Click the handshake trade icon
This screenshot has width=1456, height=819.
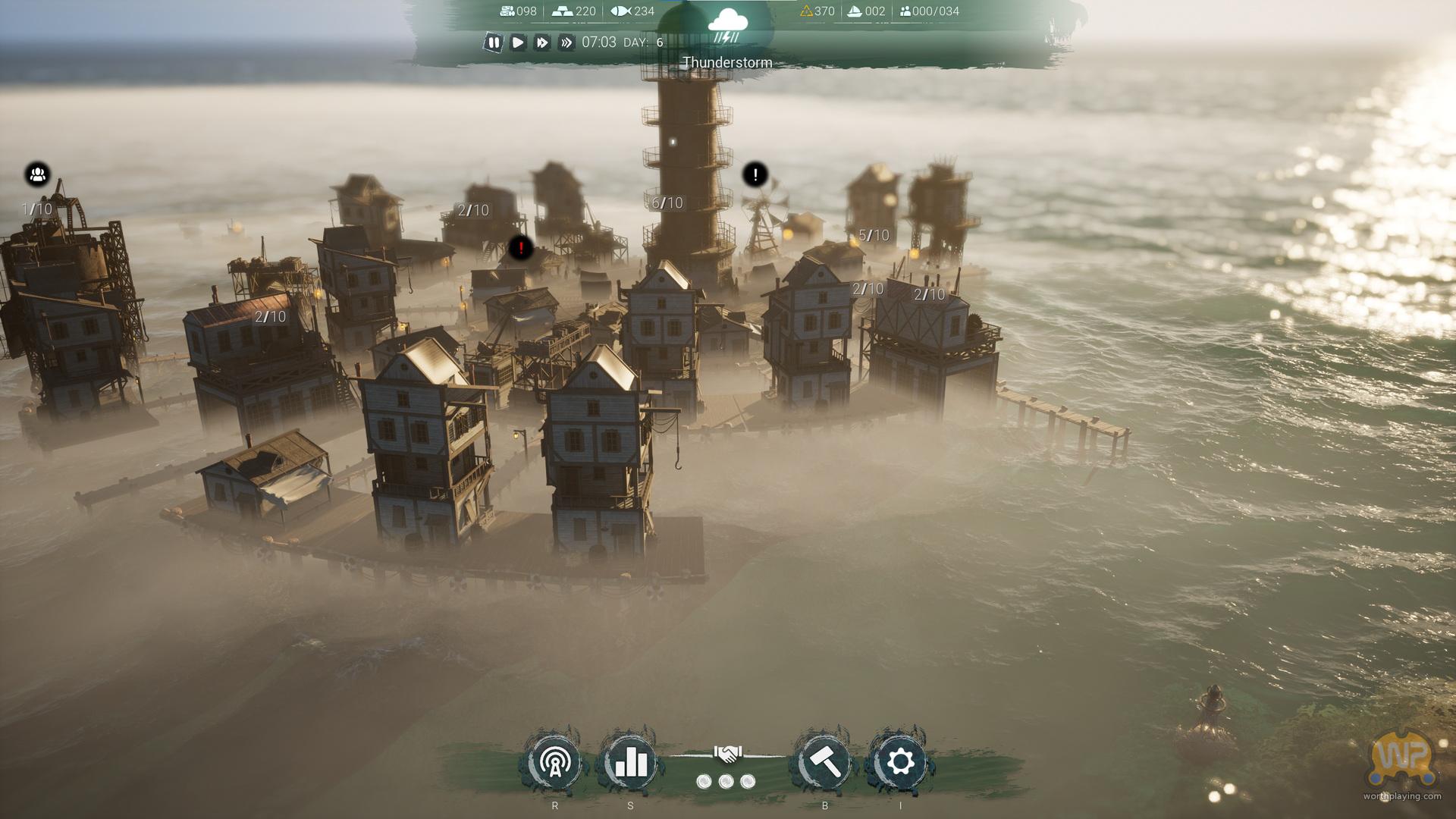pos(727,754)
